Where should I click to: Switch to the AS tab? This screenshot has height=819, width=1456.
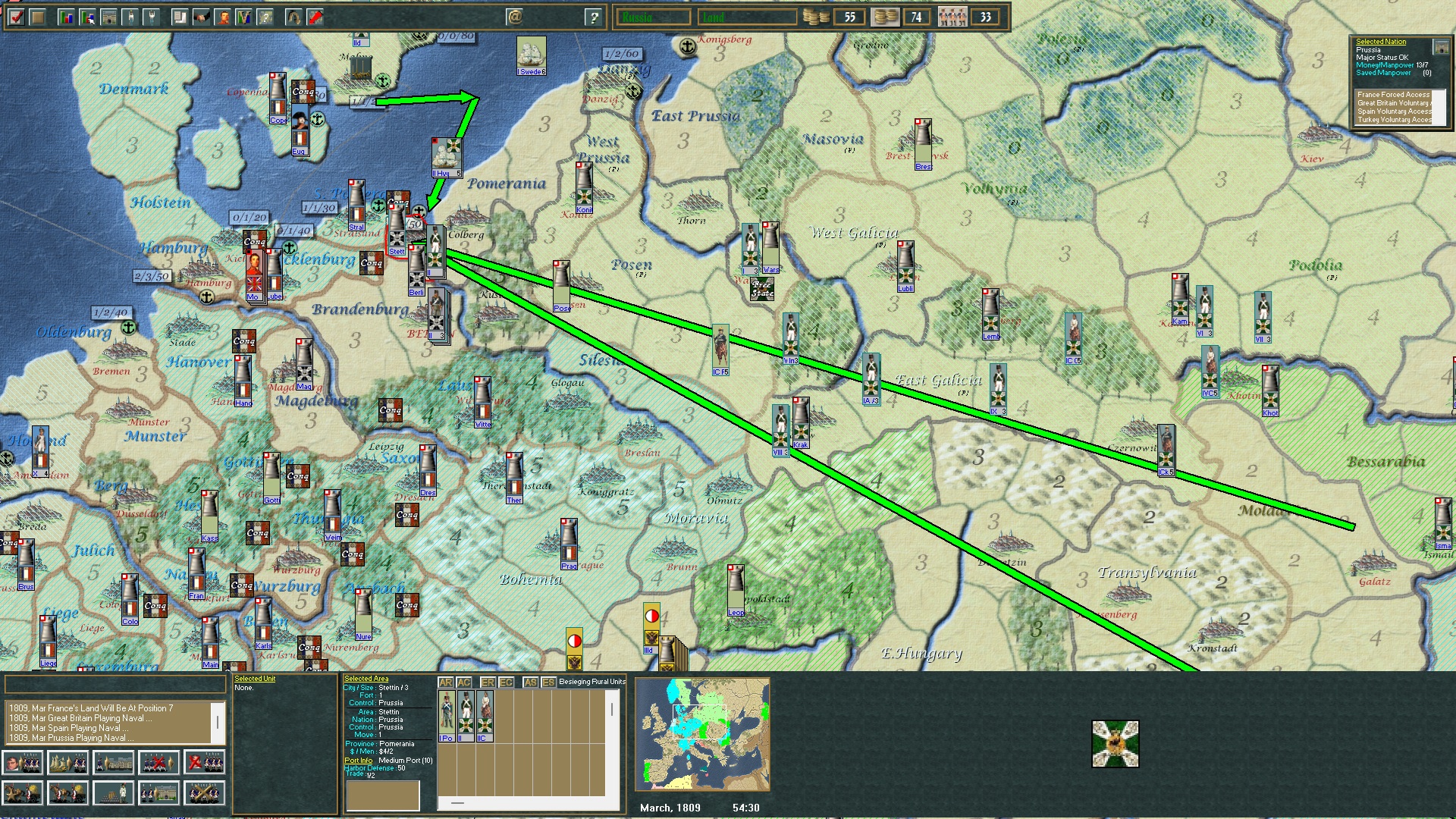(529, 682)
